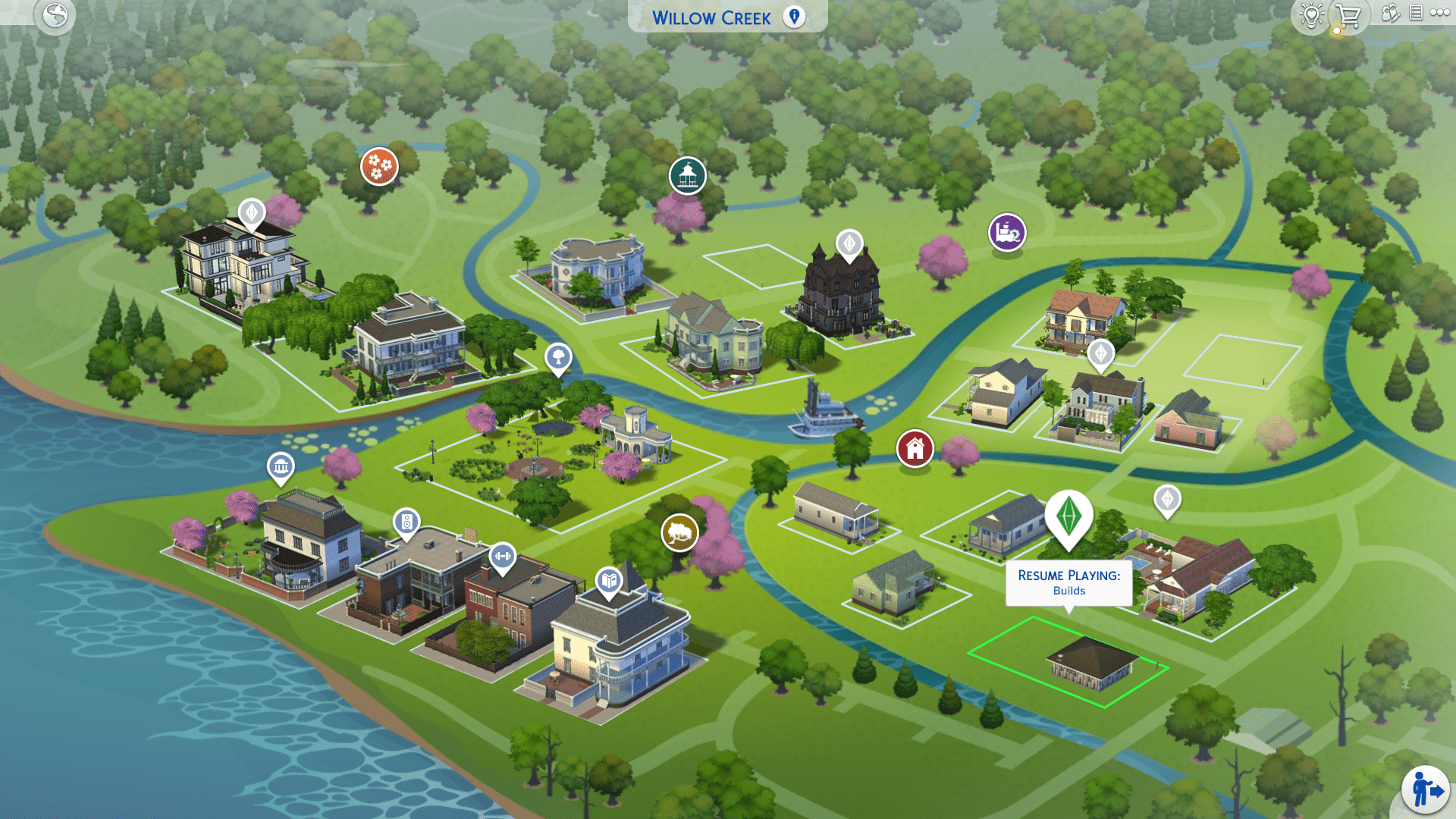The width and height of the screenshot is (1456, 819).
Task: Select the blue tree park marker
Action: [x=558, y=356]
